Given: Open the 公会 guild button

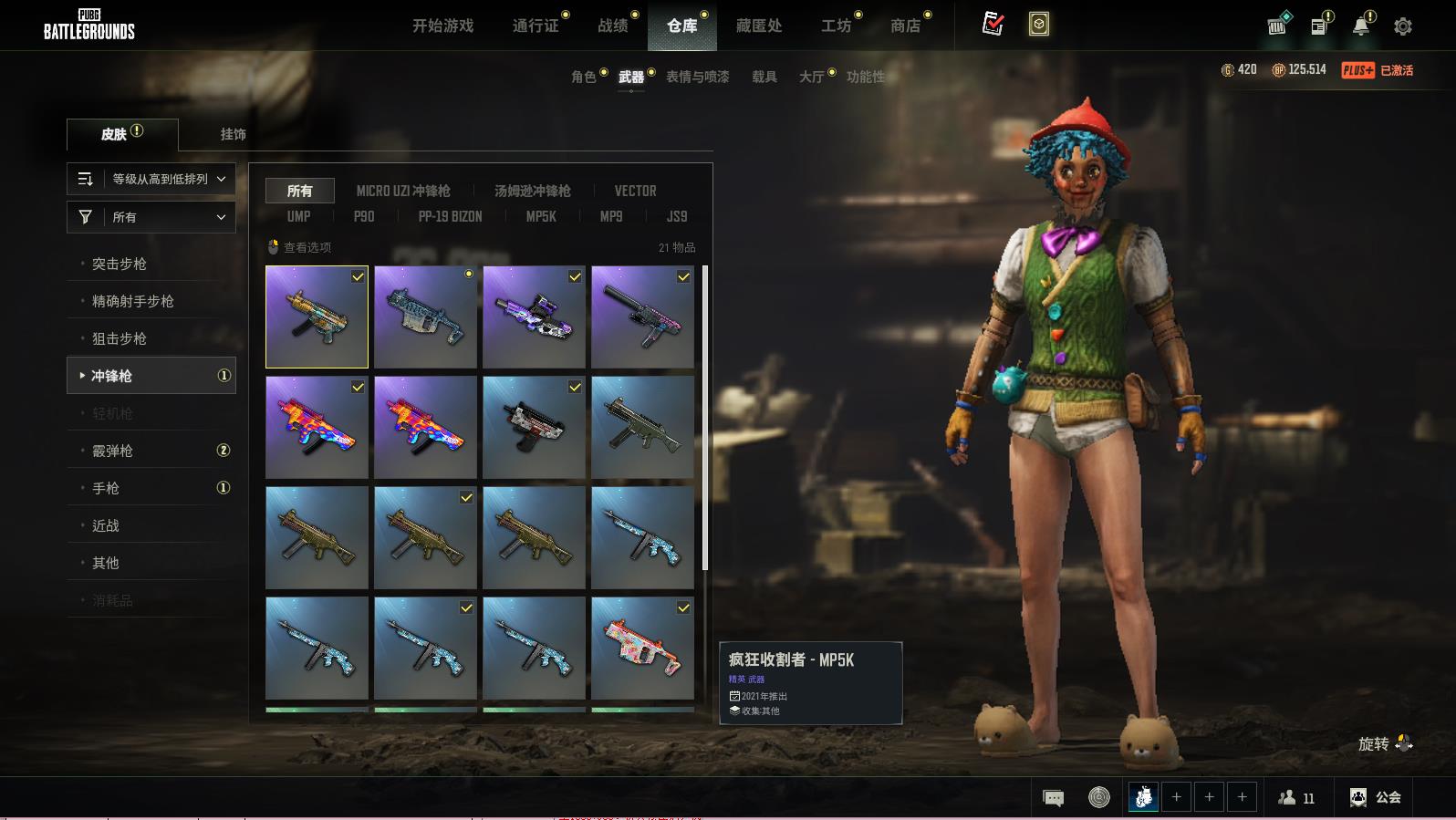Looking at the screenshot, I should [1376, 797].
